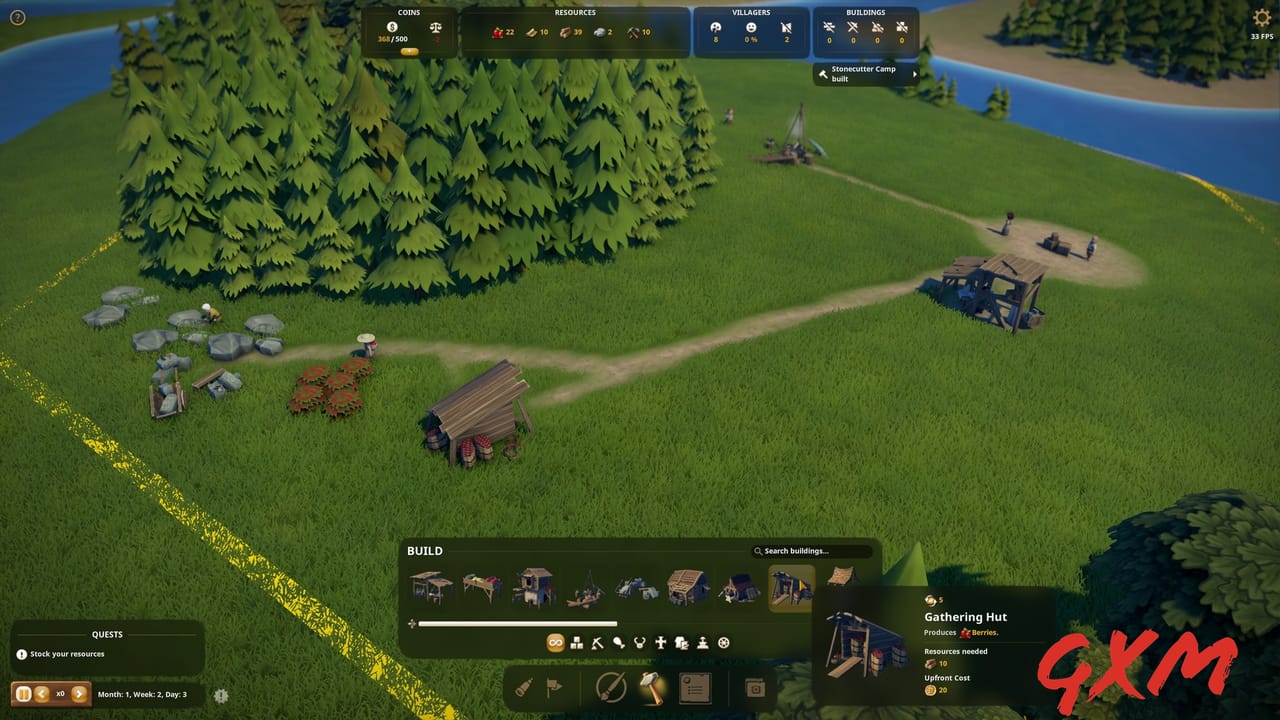Screen dimensions: 1280x720
Task: Select the statue decorations category filter
Action: [703, 644]
